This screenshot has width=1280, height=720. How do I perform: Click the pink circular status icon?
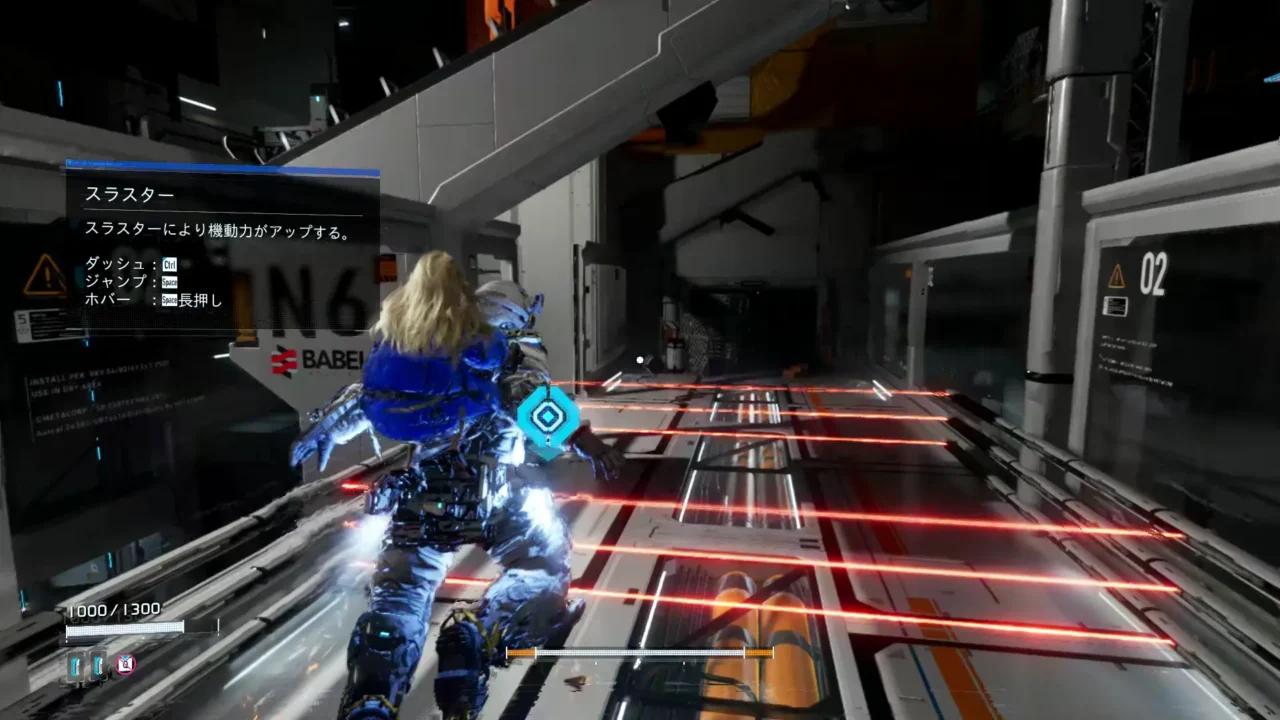coord(125,664)
